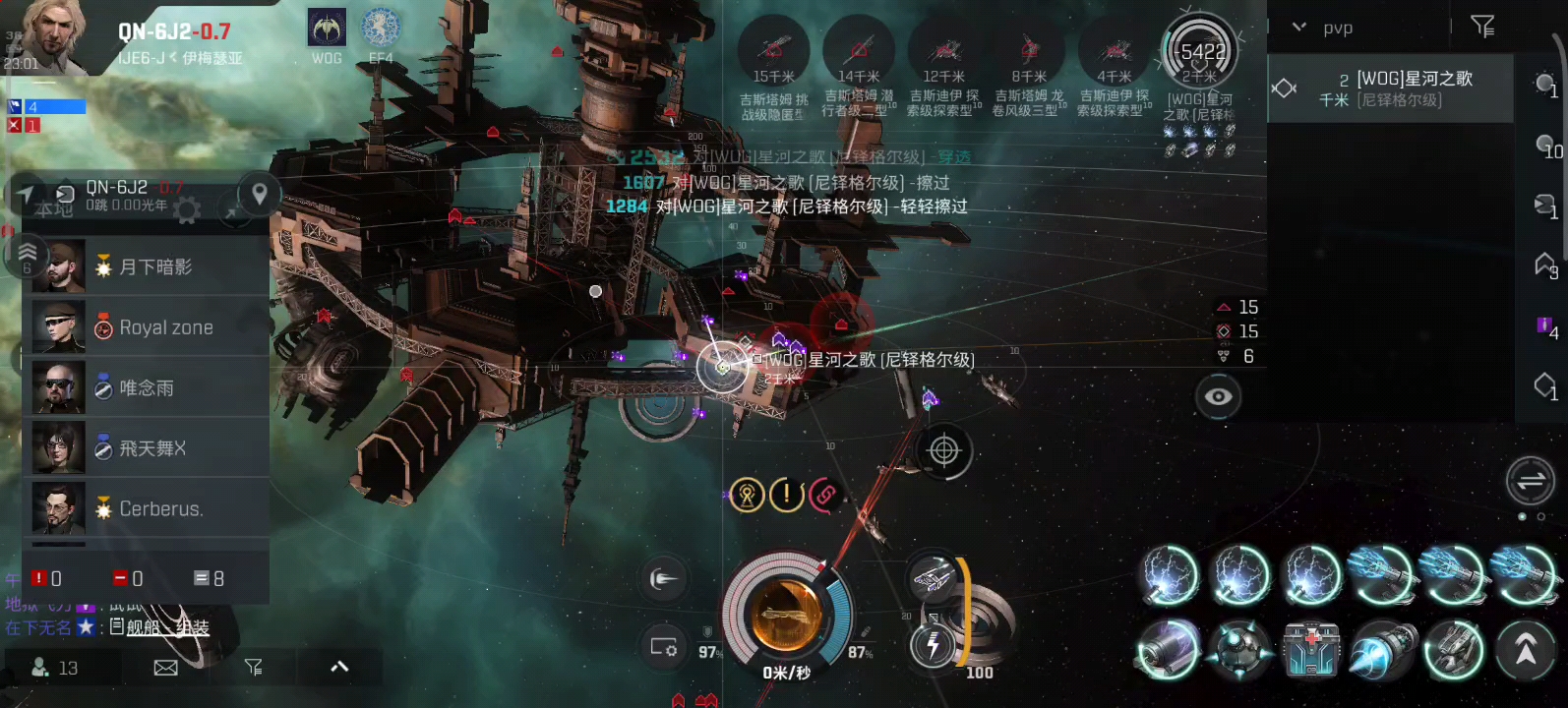
Task: Open the pvp overview dropdown
Action: (x=1299, y=28)
